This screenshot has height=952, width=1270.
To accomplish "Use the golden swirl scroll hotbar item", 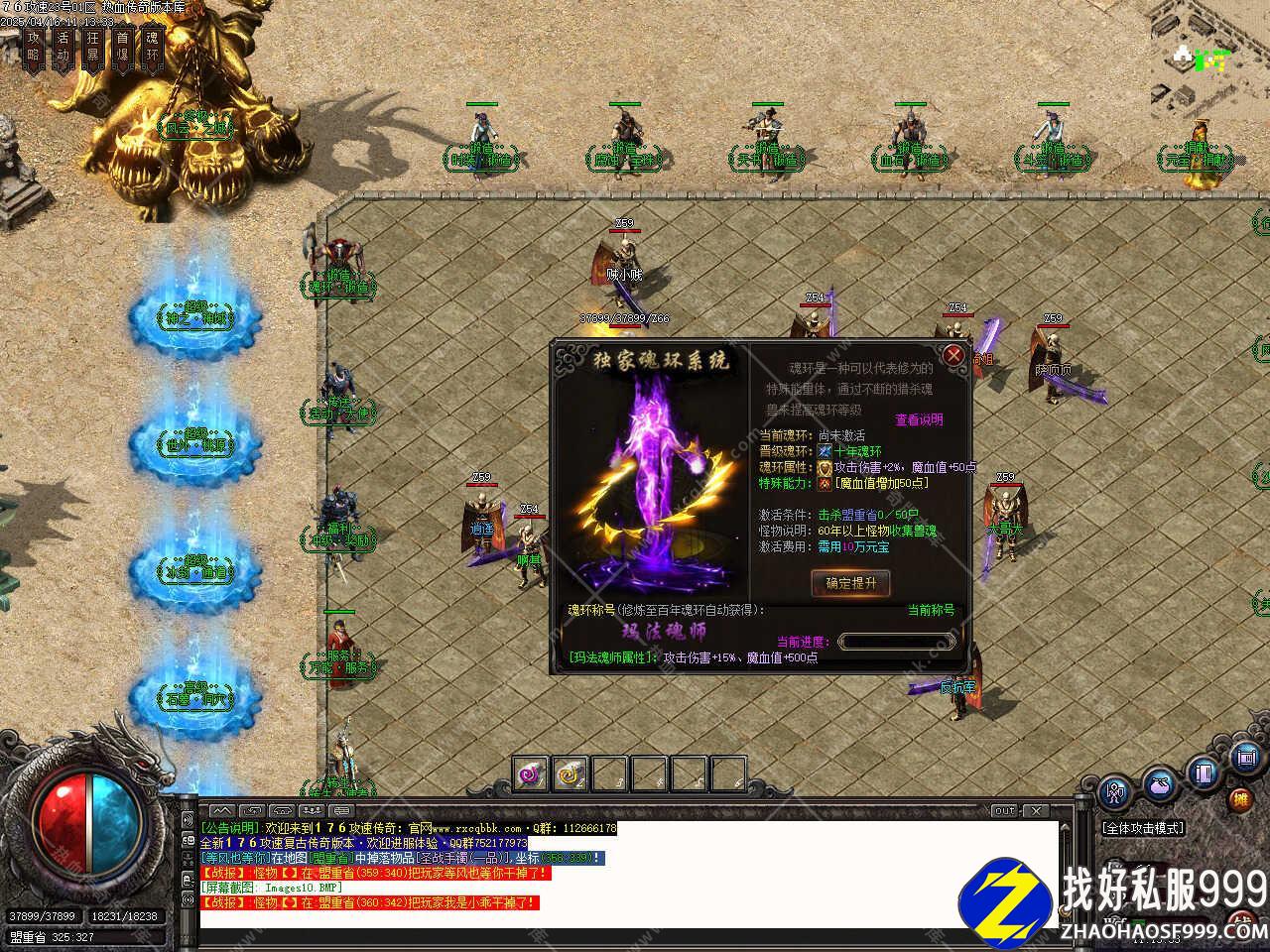I will pyautogui.click(x=570, y=773).
